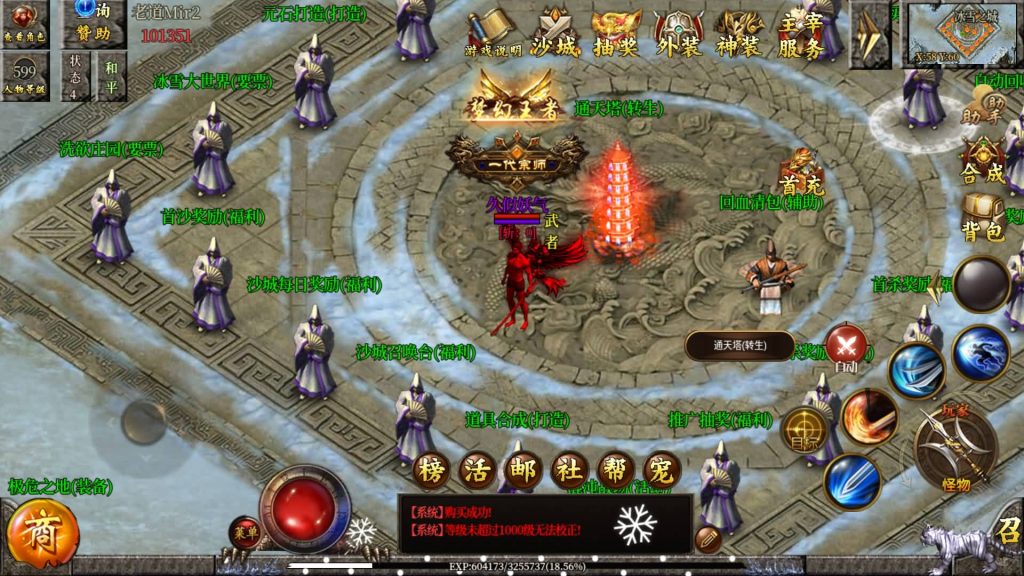Toggle the 自动 auto-battle crossed swords button
This screenshot has width=1024, height=576.
pyautogui.click(x=846, y=346)
